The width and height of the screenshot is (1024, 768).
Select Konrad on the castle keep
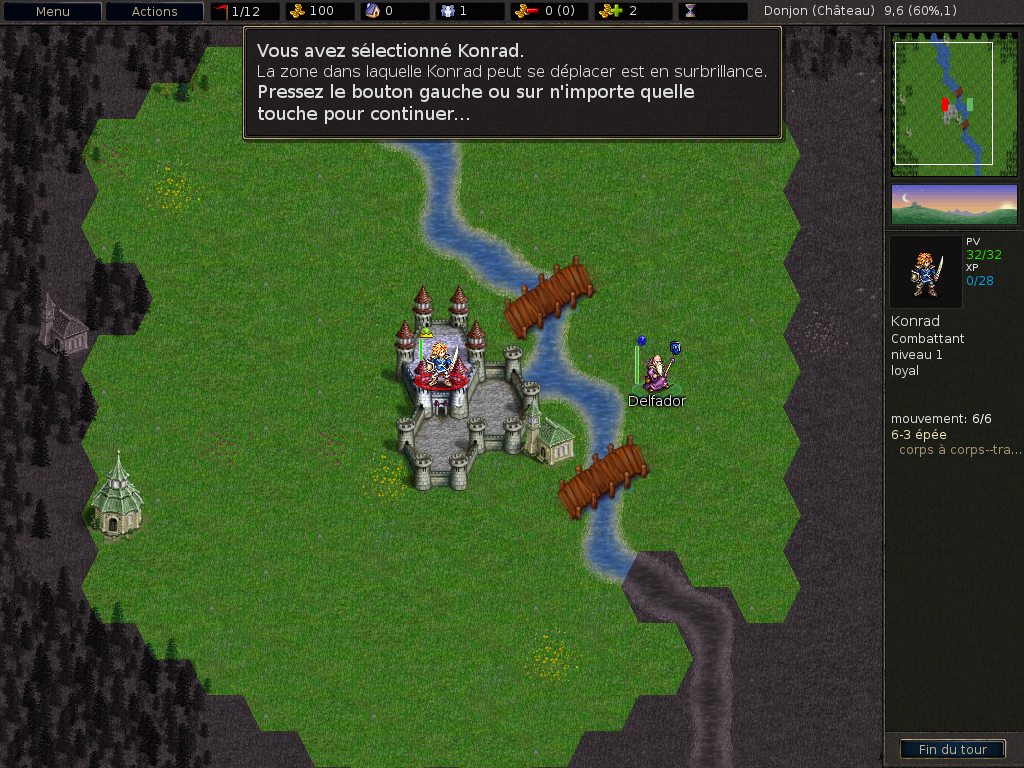440,363
